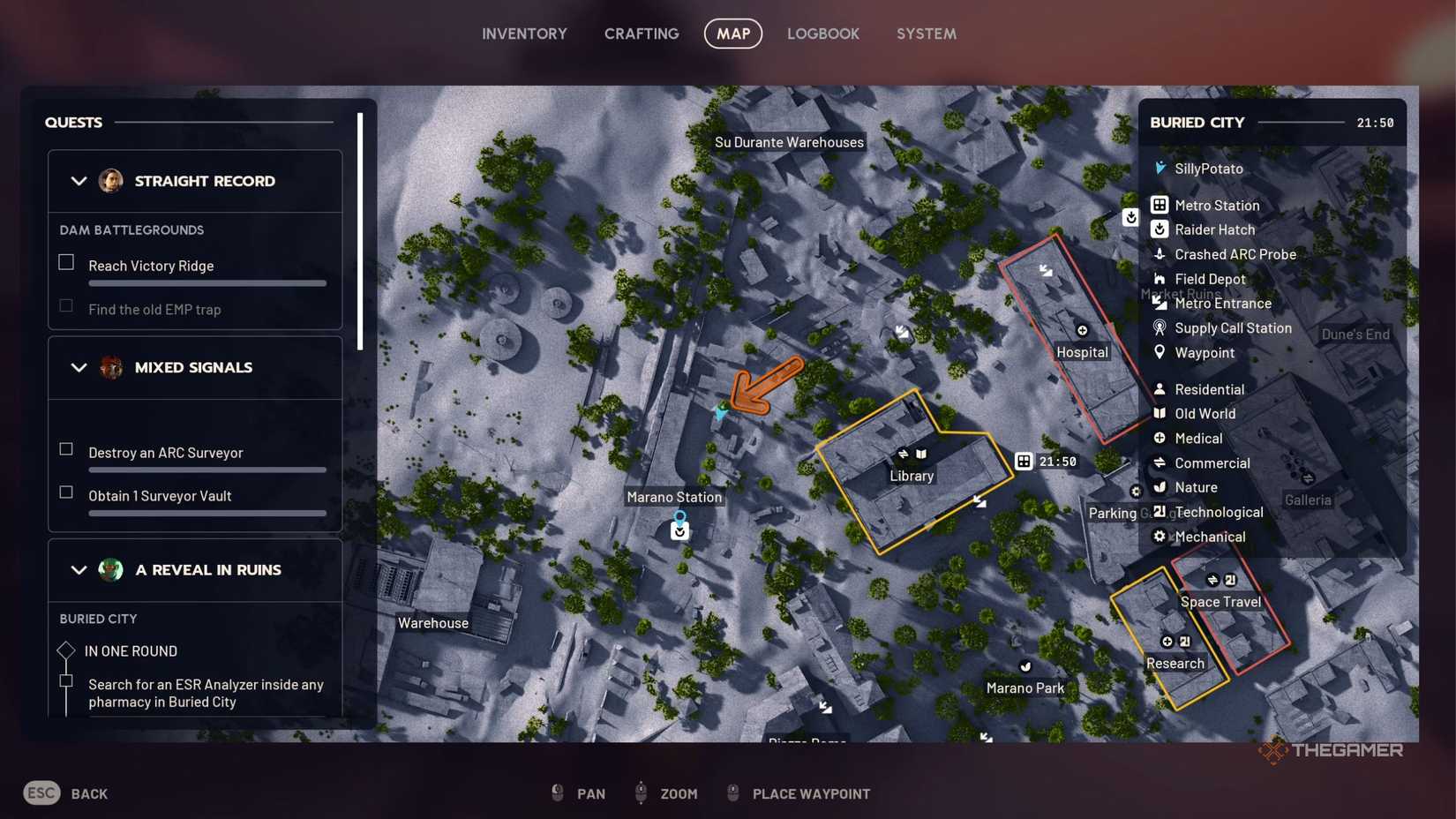Collapse the A Reveal In Ruins quest

point(78,570)
